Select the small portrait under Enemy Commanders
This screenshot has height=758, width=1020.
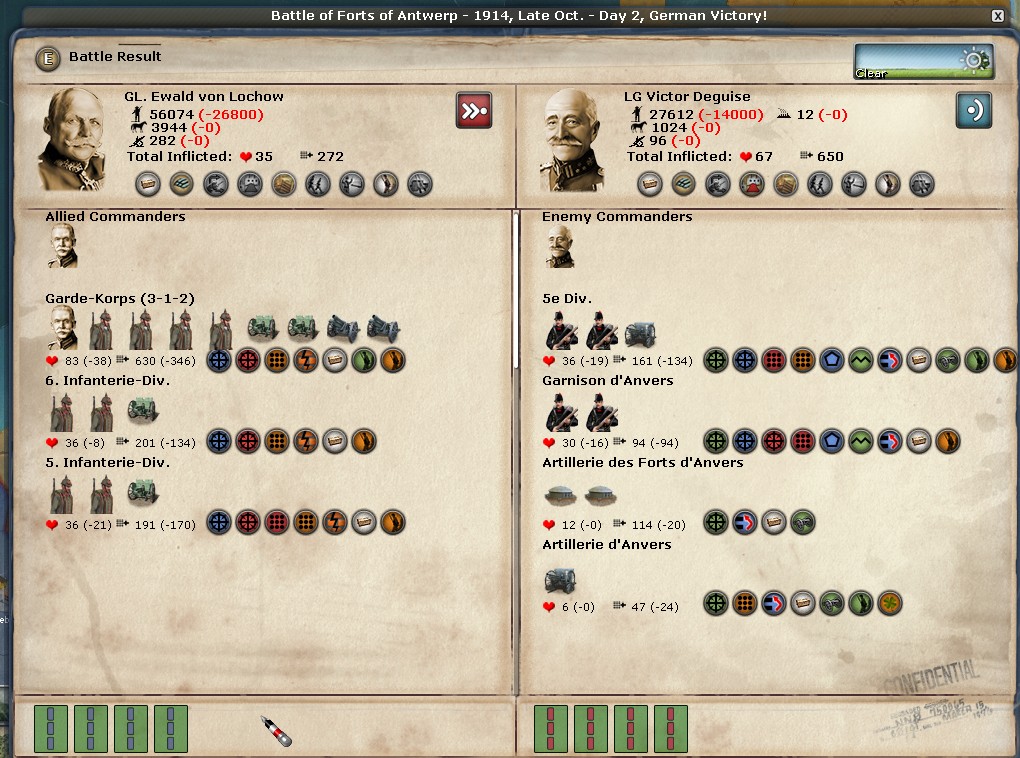(559, 246)
